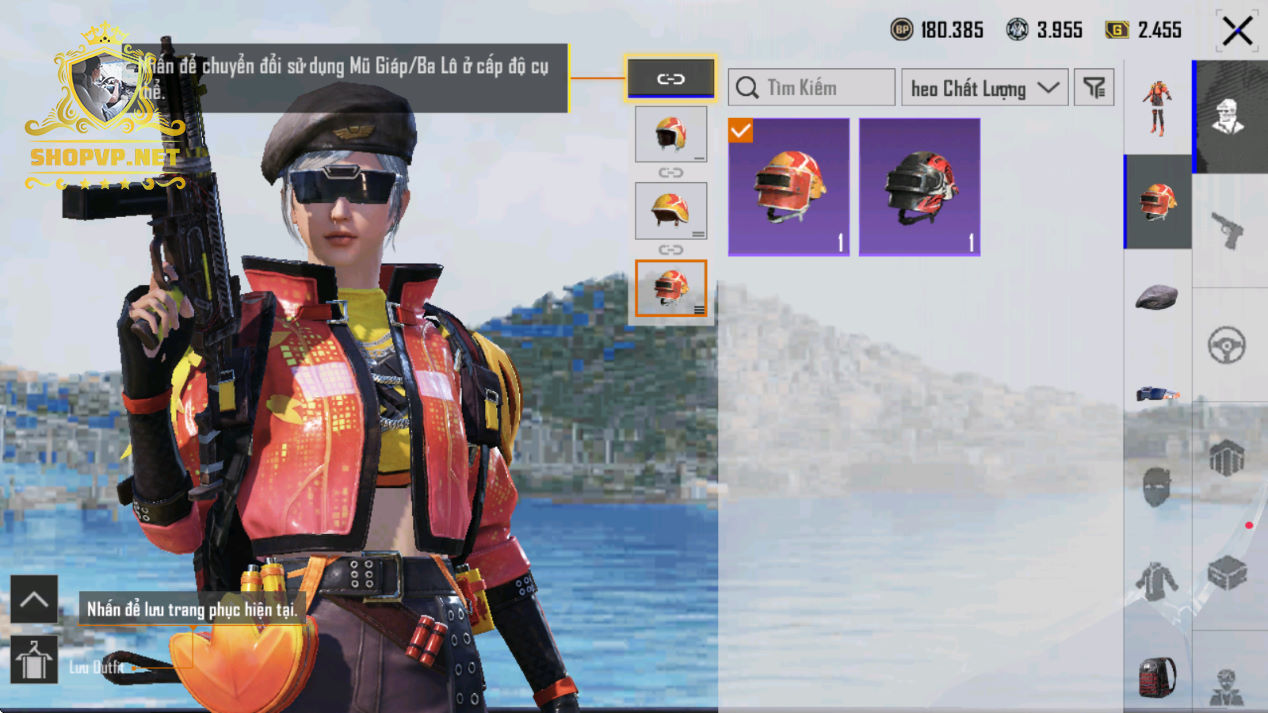Click the Tìm Kiếm search field

812,88
